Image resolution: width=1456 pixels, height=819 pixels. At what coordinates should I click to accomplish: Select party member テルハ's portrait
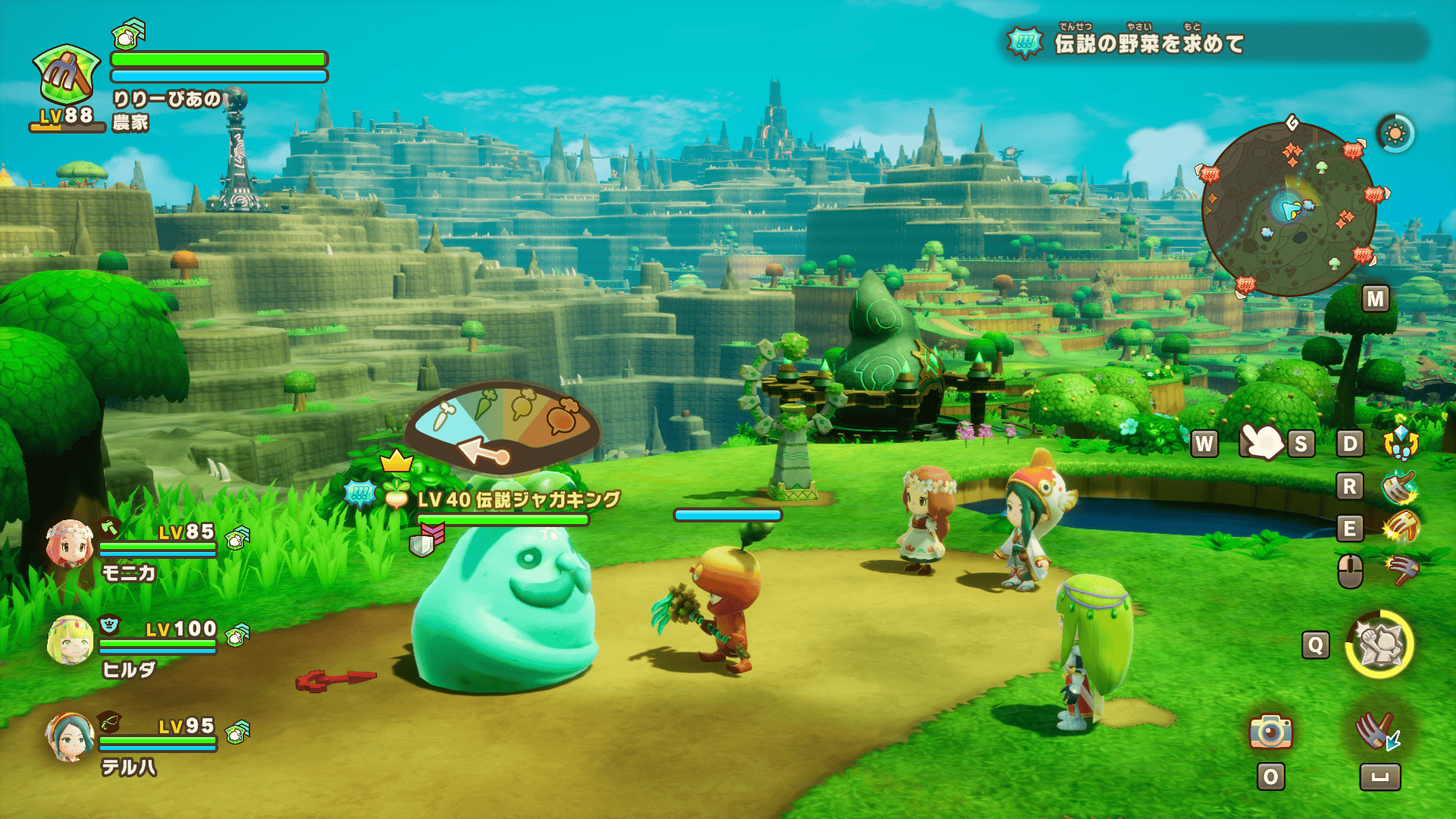tap(69, 736)
